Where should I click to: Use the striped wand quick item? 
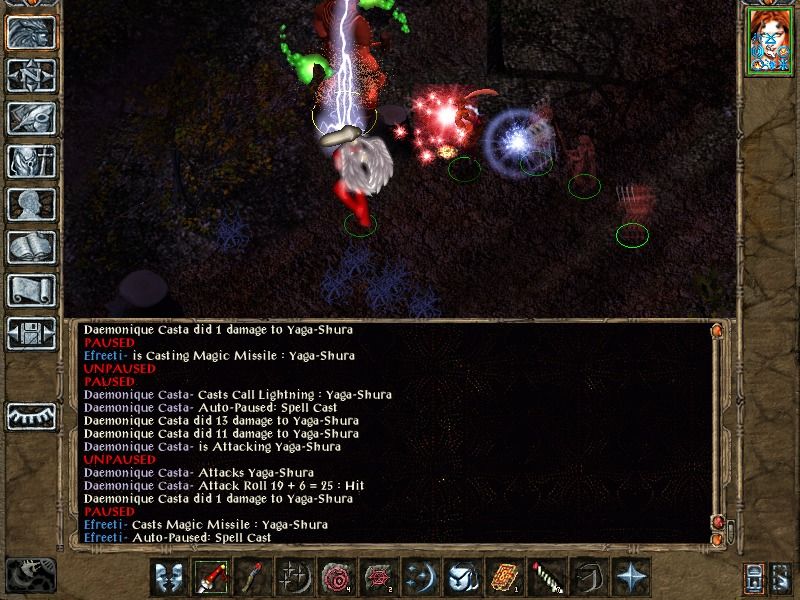[x=547, y=578]
